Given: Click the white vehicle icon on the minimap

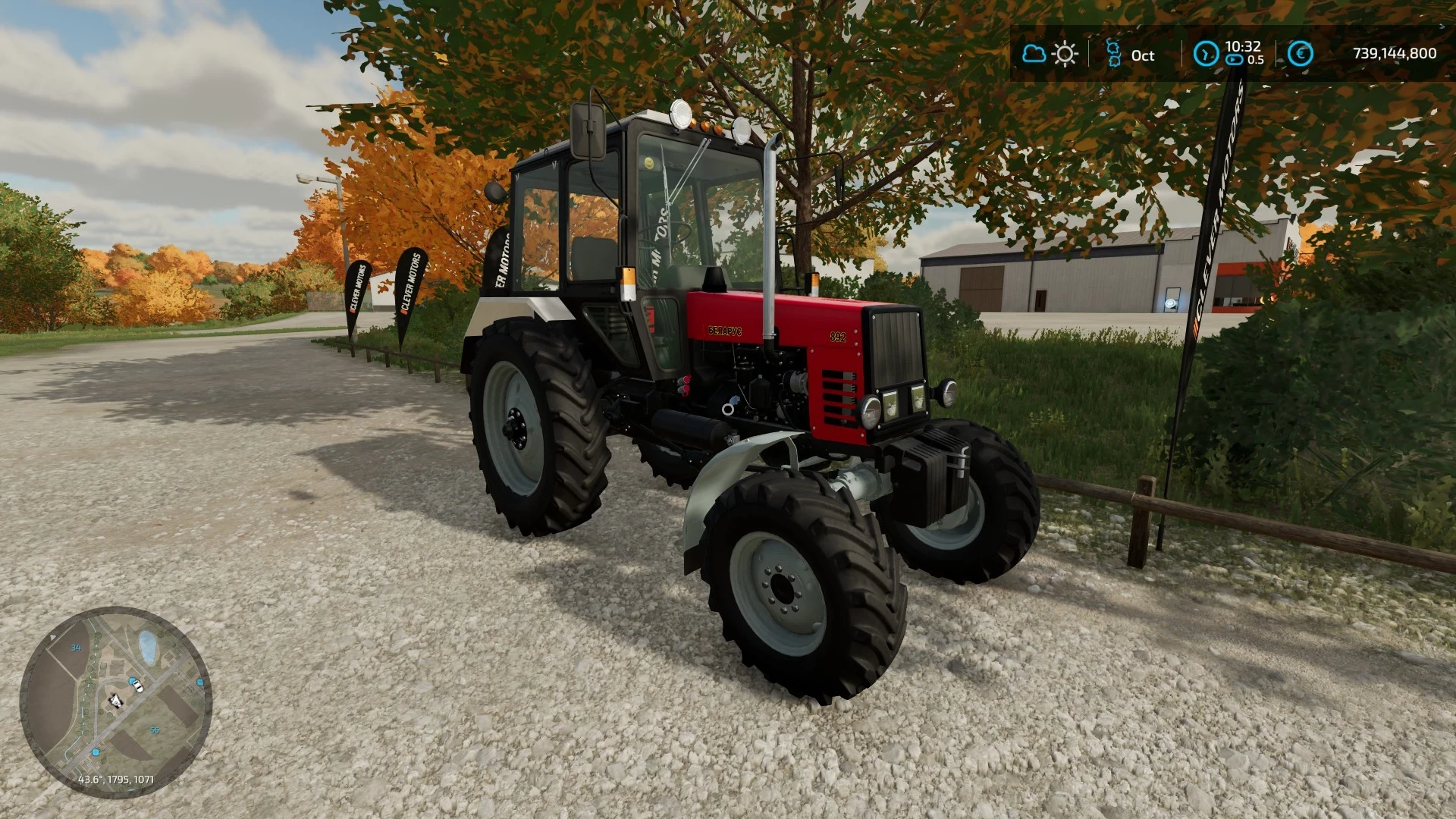Looking at the screenshot, I should pyautogui.click(x=138, y=686).
